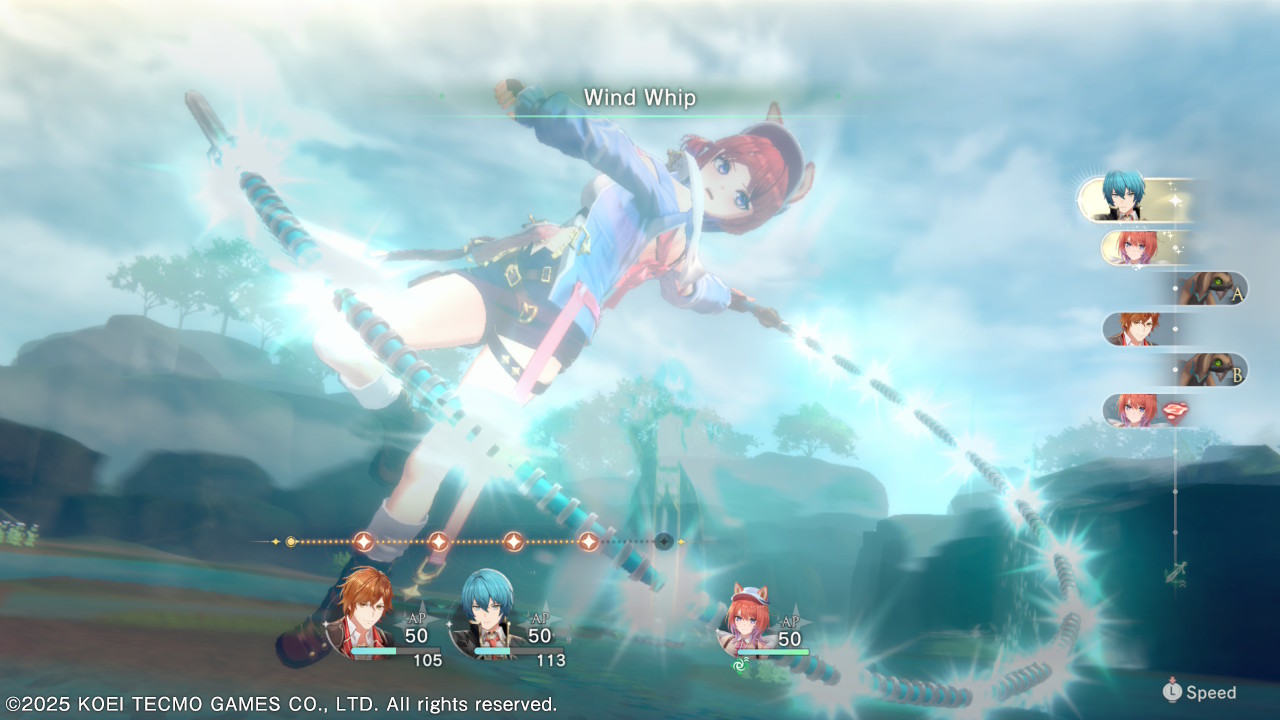Select the blue-haired hero's party portrait
This screenshot has width=1280, height=720.
tap(487, 612)
